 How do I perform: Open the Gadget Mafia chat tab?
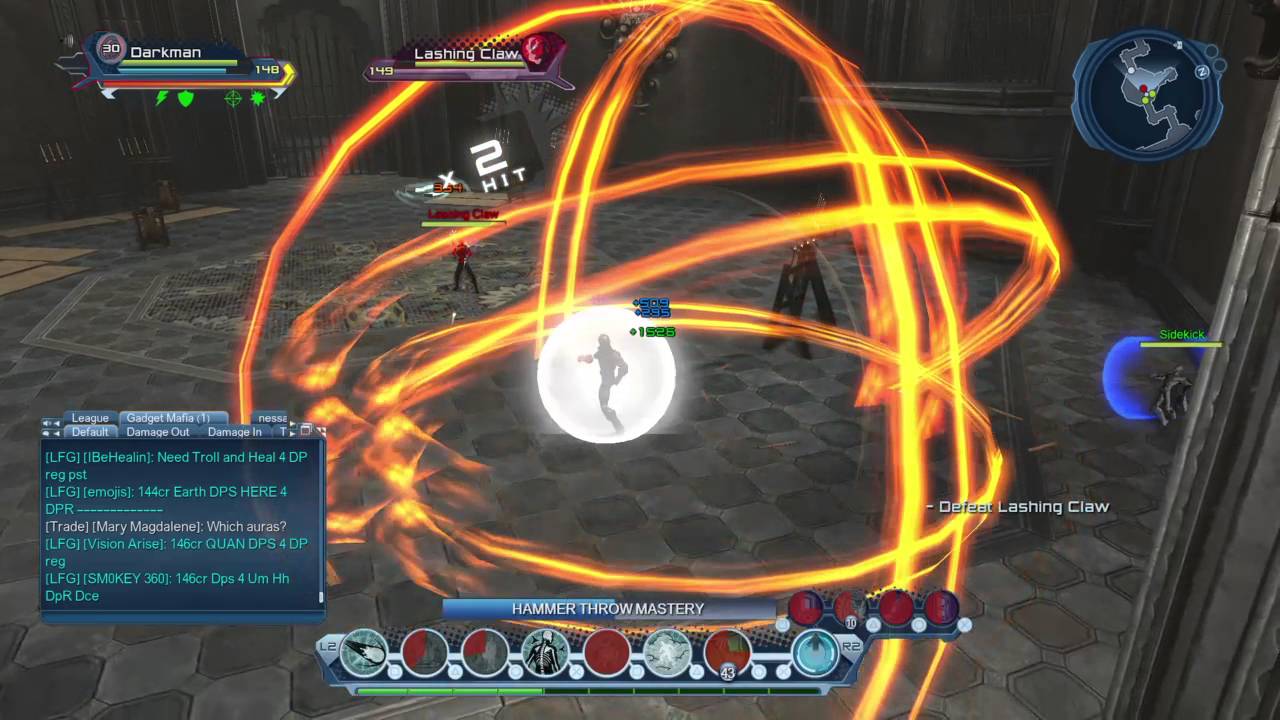[x=168, y=418]
